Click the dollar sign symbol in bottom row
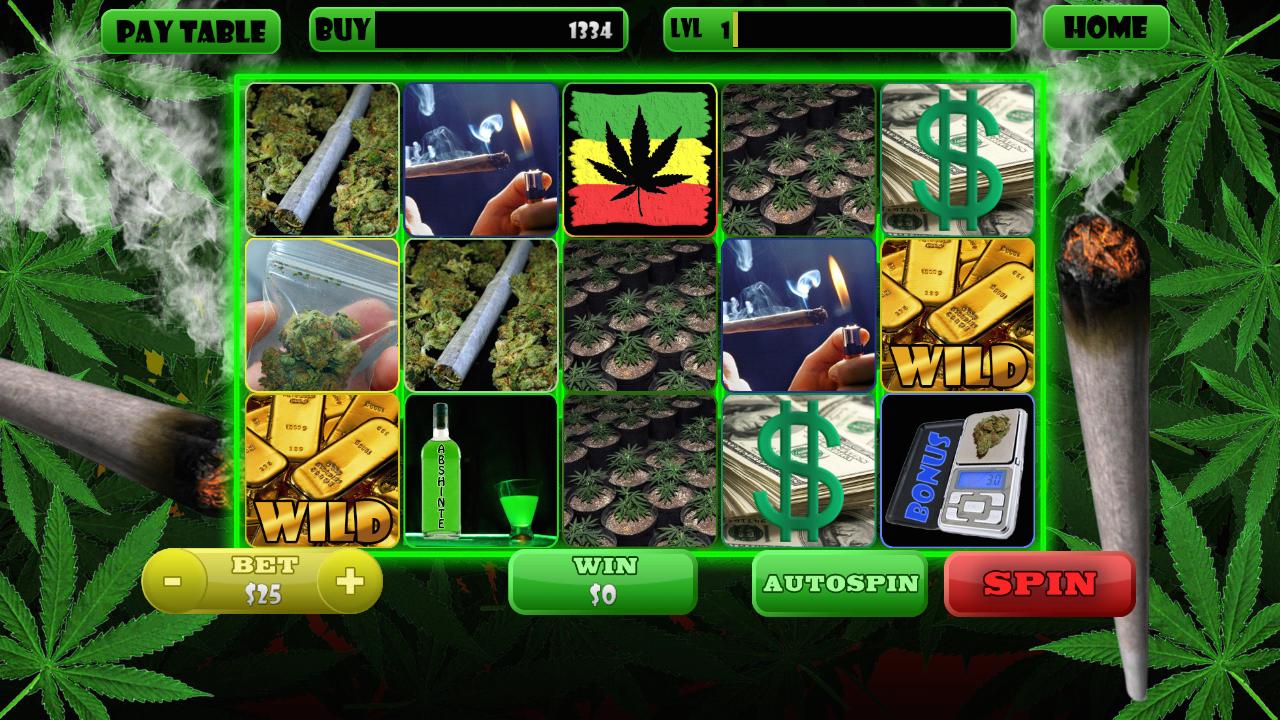The width and height of the screenshot is (1280, 720). (800, 470)
